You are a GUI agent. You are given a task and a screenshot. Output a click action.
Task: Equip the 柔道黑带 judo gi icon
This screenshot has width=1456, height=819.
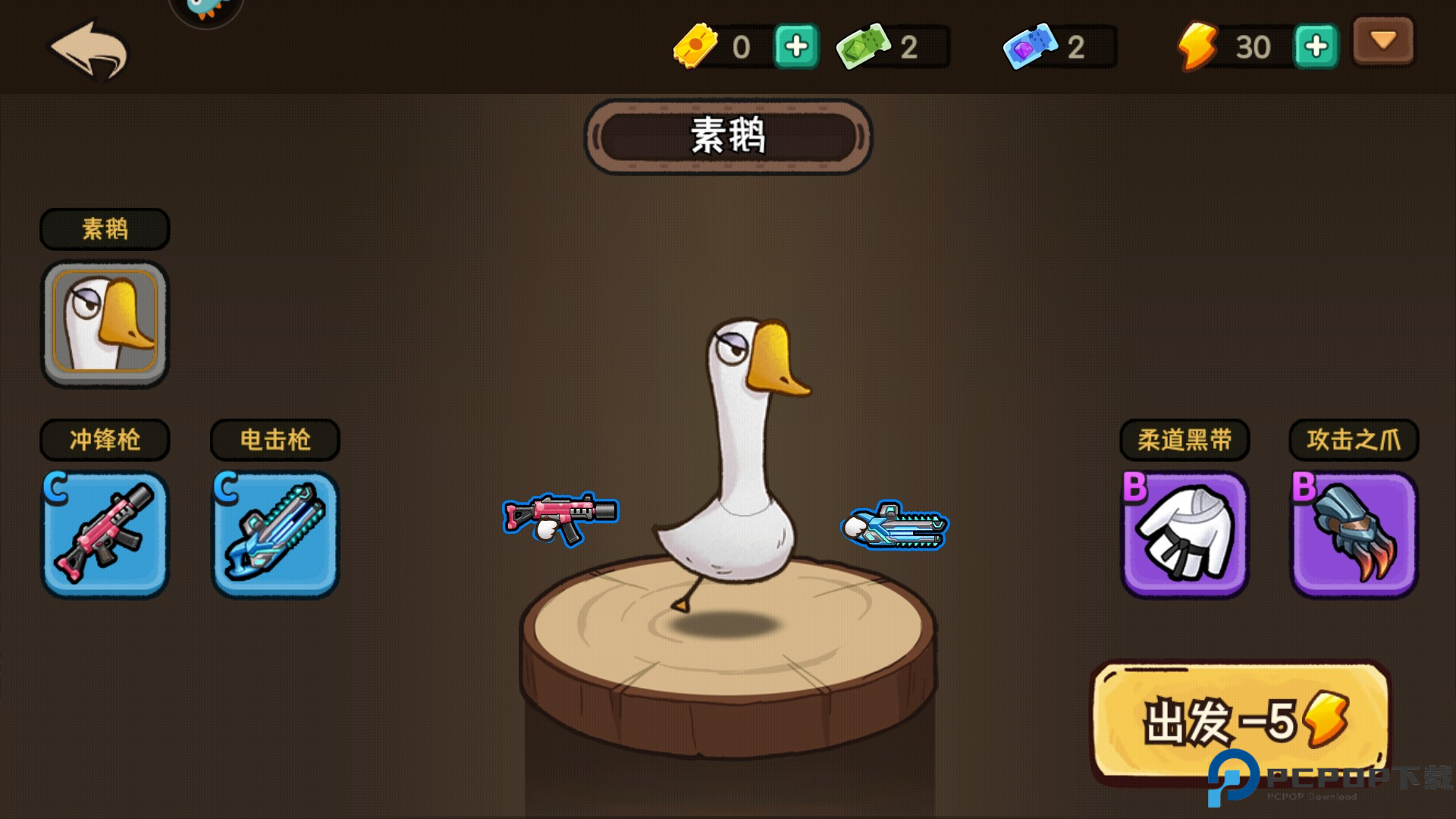tap(1184, 533)
